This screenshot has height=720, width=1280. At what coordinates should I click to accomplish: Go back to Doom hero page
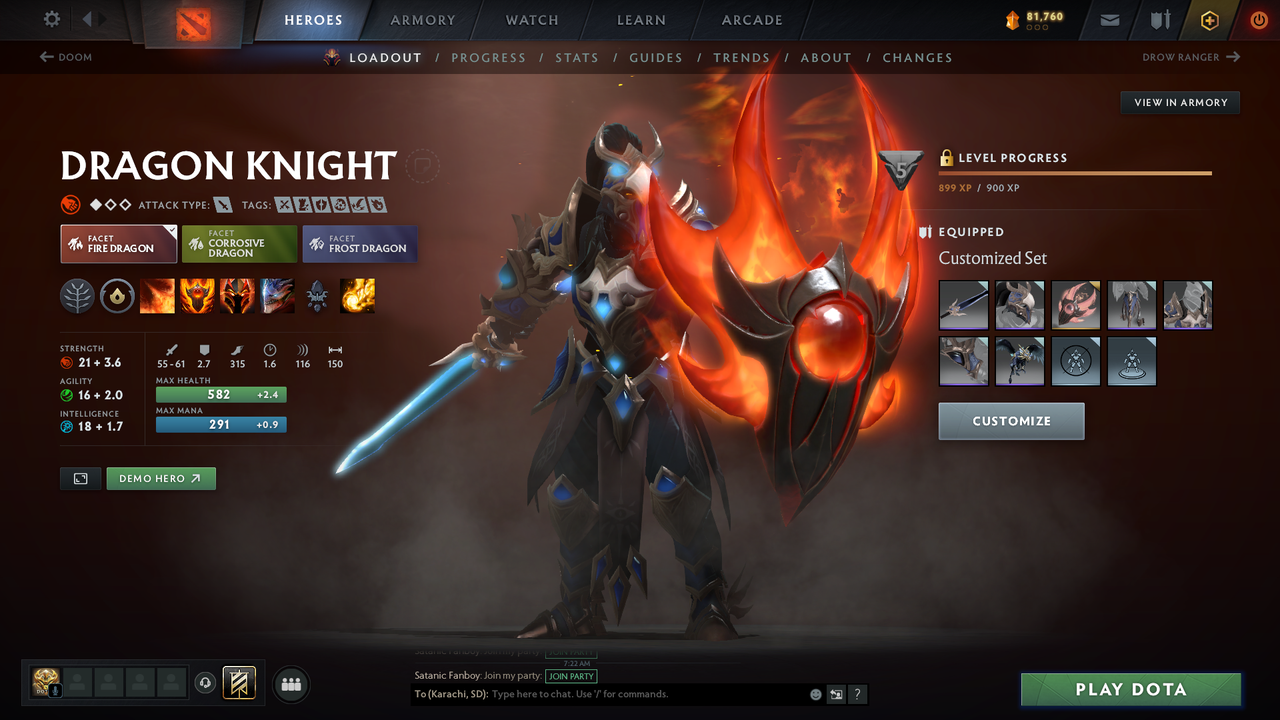64,57
